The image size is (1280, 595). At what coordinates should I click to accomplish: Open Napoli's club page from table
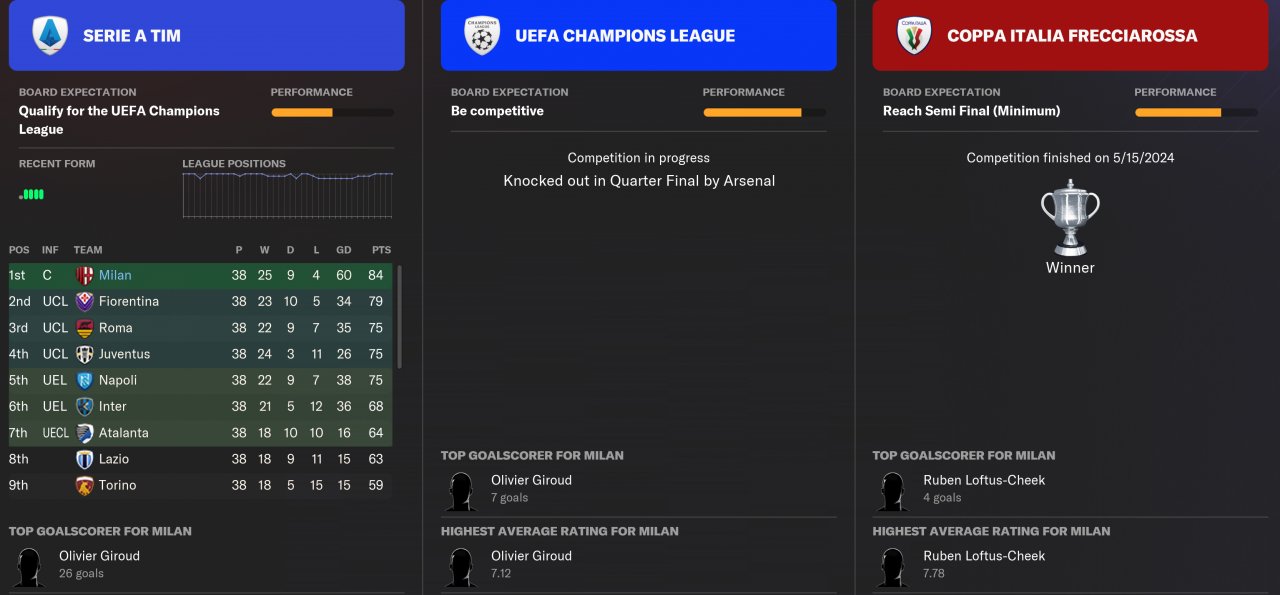point(118,380)
